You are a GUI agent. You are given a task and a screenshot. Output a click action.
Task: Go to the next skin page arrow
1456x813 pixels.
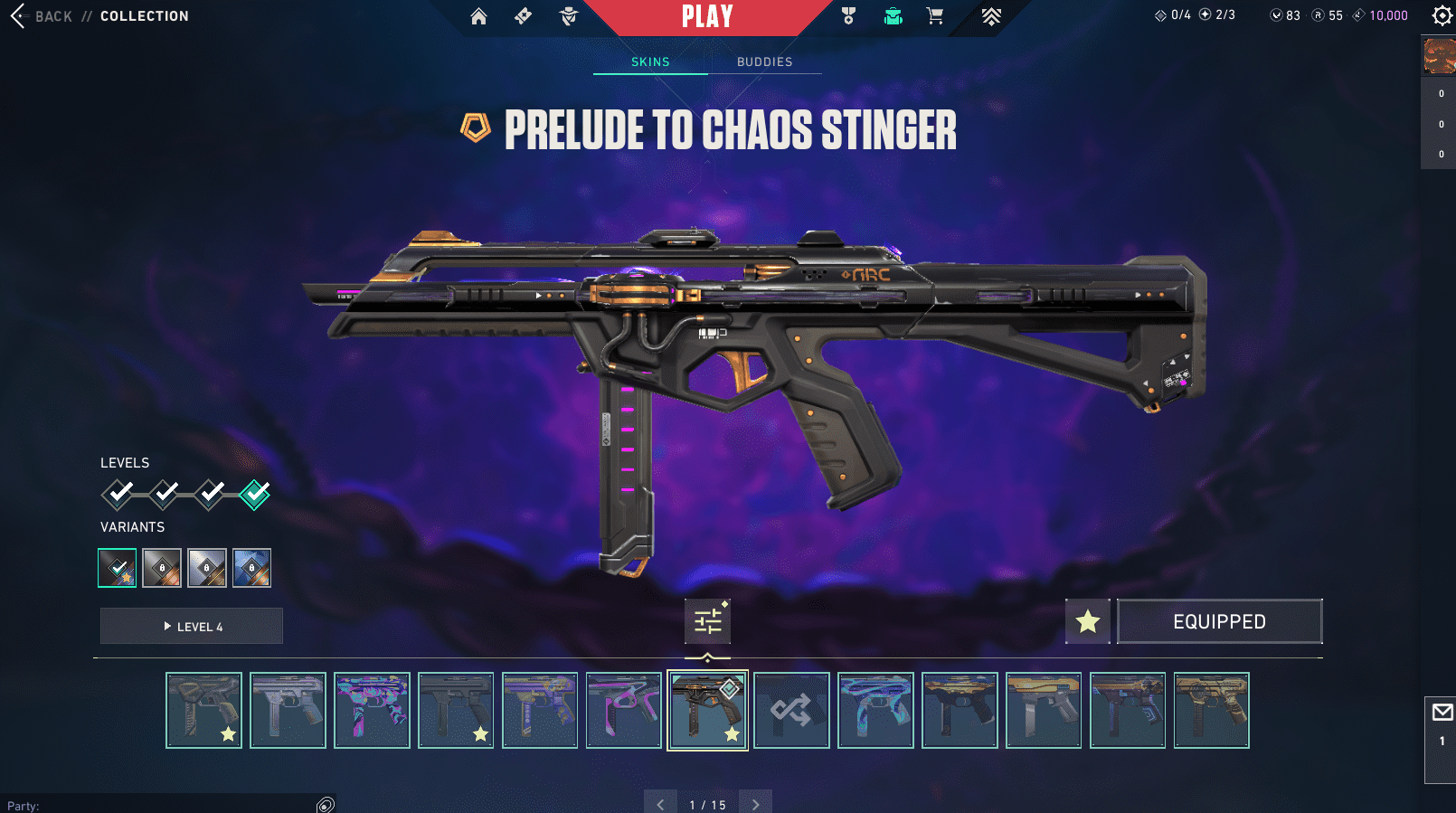click(x=756, y=804)
